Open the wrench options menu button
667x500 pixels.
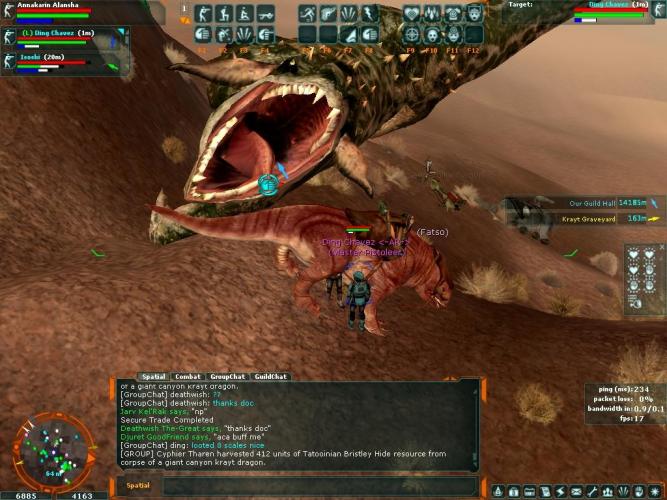[592, 492]
